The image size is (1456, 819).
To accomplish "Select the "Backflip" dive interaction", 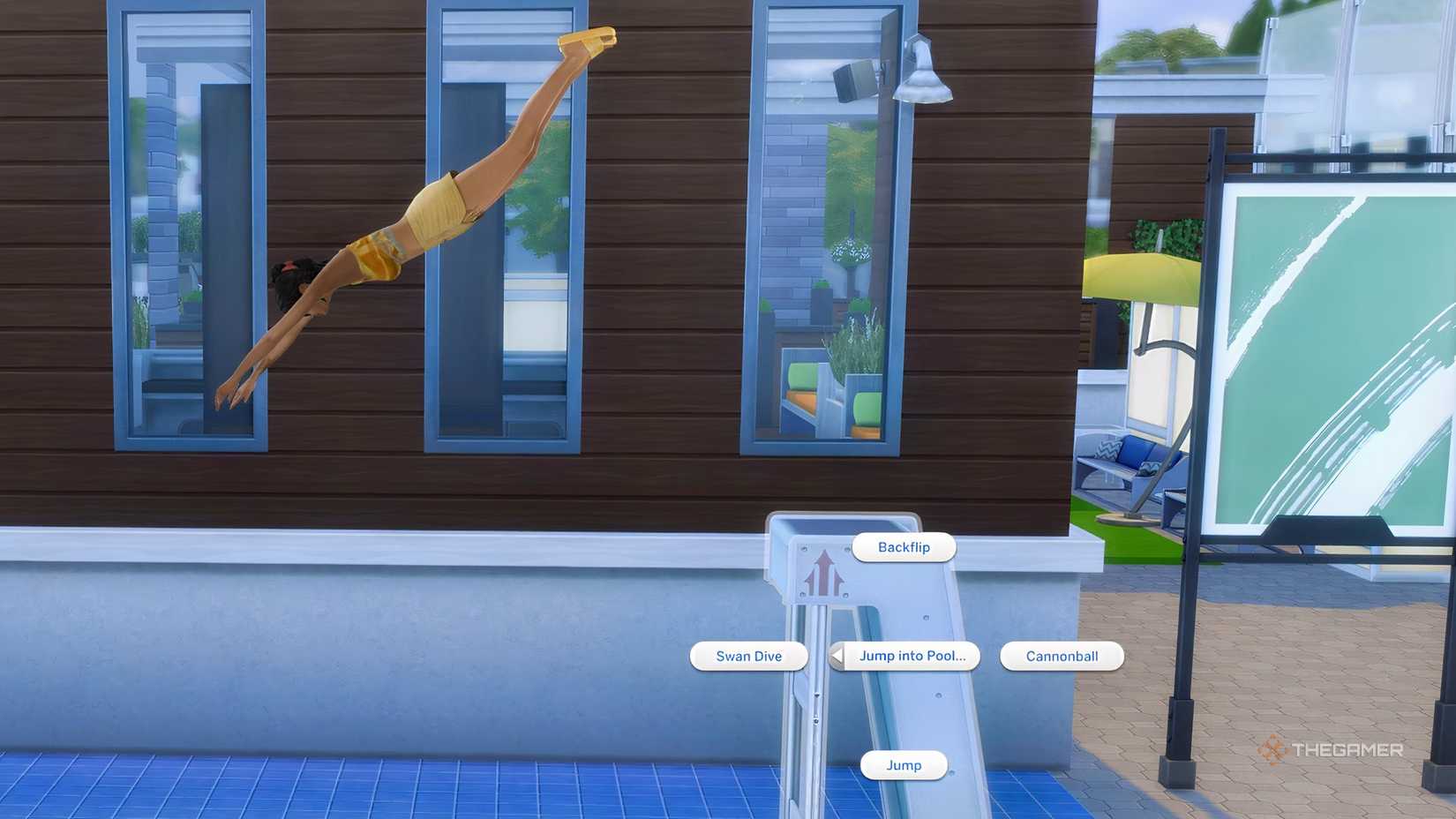I will (x=903, y=547).
